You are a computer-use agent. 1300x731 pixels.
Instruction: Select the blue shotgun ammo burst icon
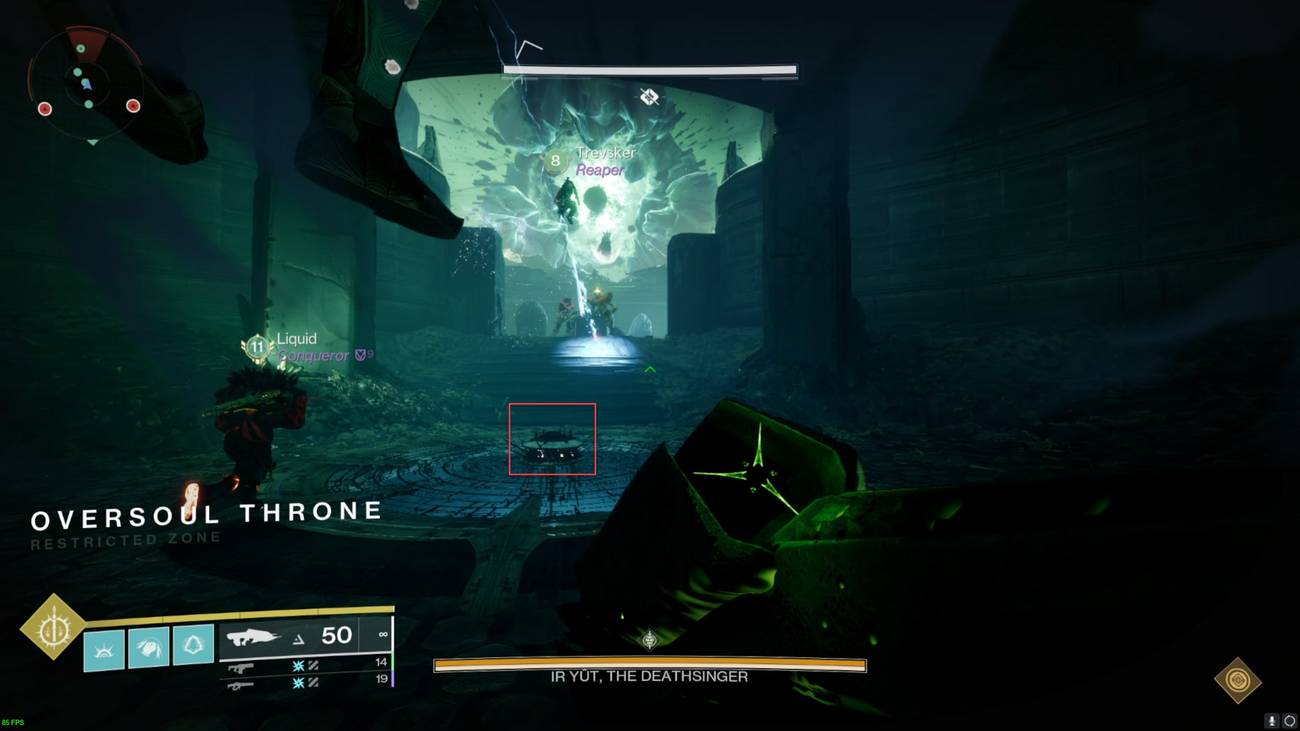298,664
